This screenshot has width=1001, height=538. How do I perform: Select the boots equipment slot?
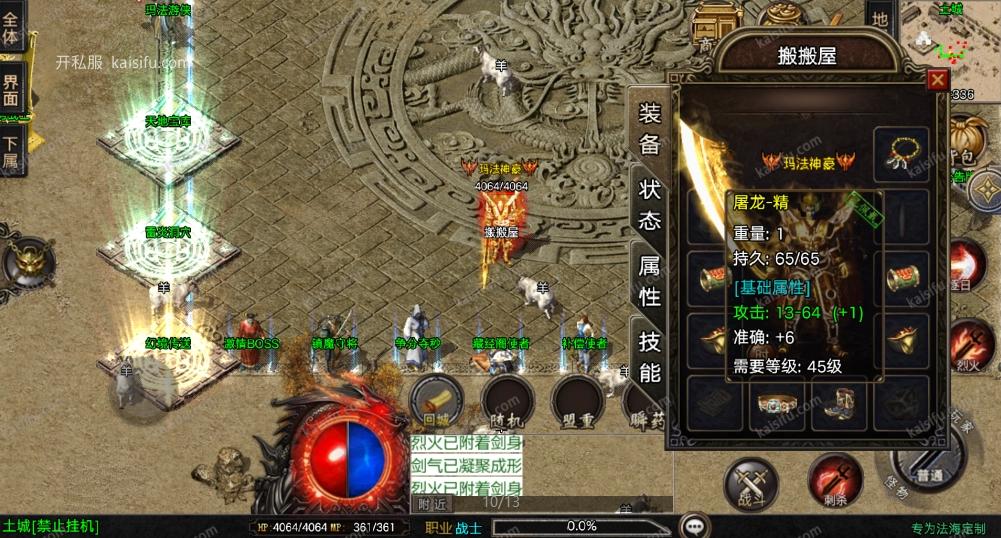pos(839,403)
